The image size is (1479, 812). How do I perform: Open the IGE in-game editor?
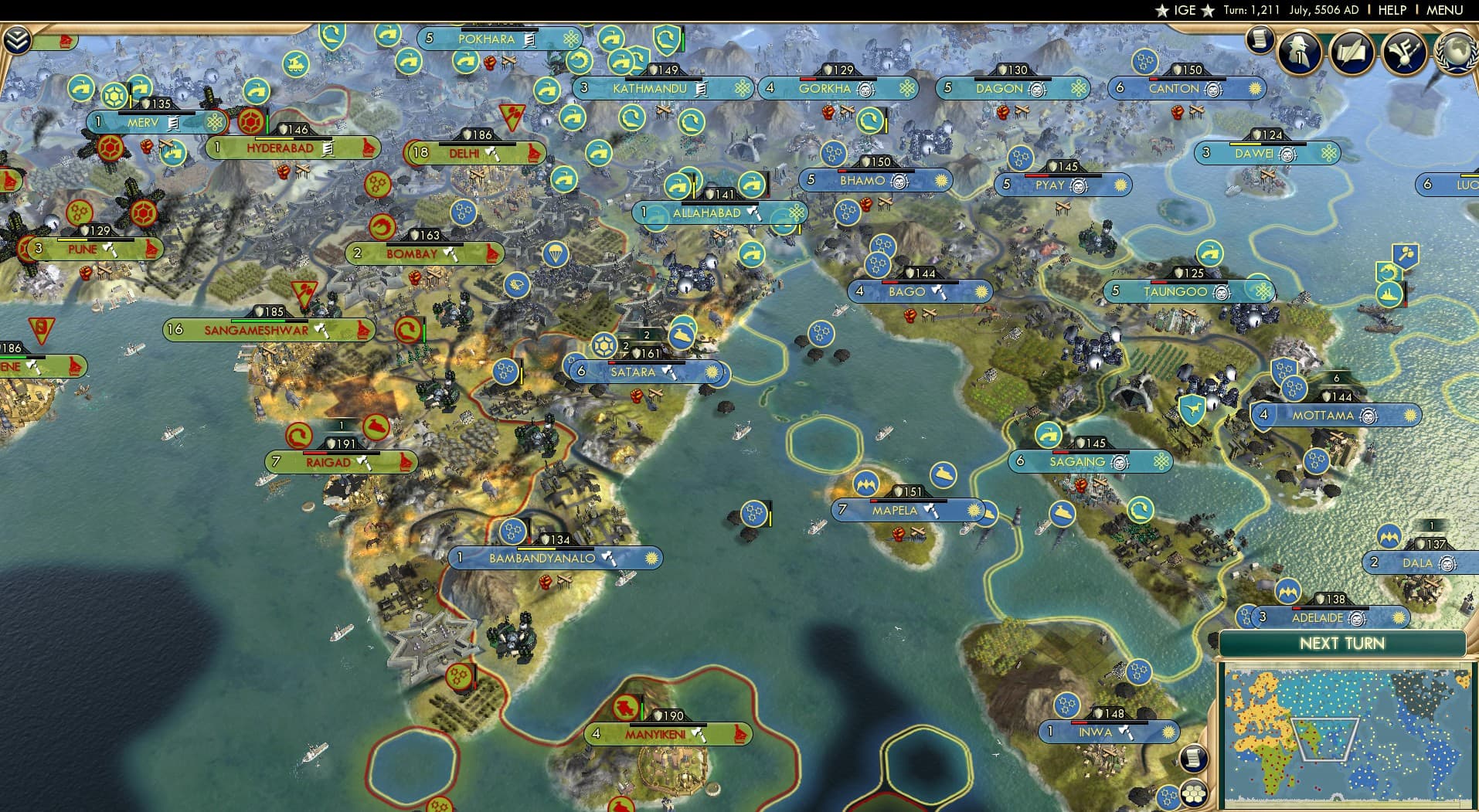pyautogui.click(x=1184, y=10)
